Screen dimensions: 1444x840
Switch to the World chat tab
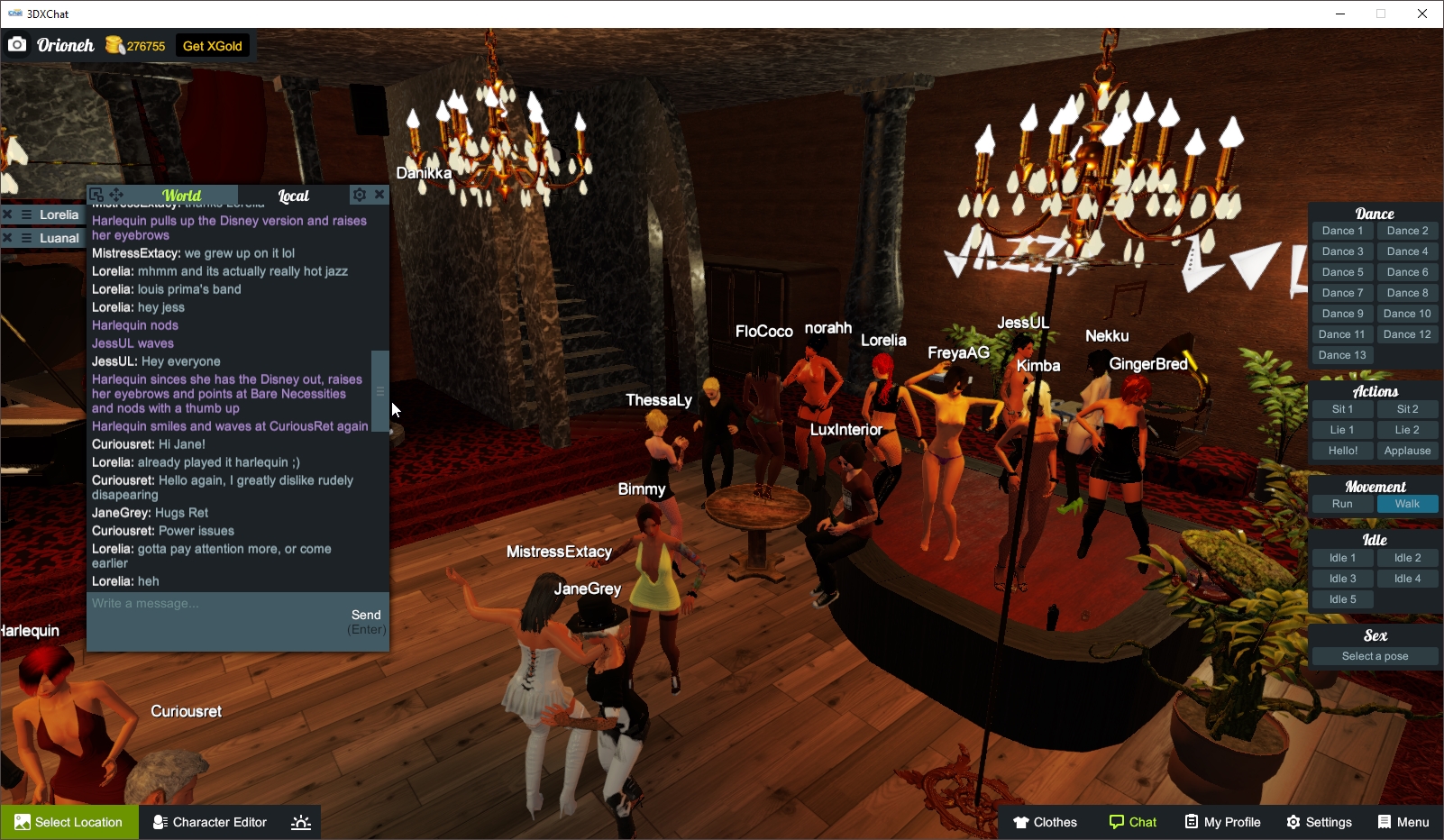[x=180, y=195]
